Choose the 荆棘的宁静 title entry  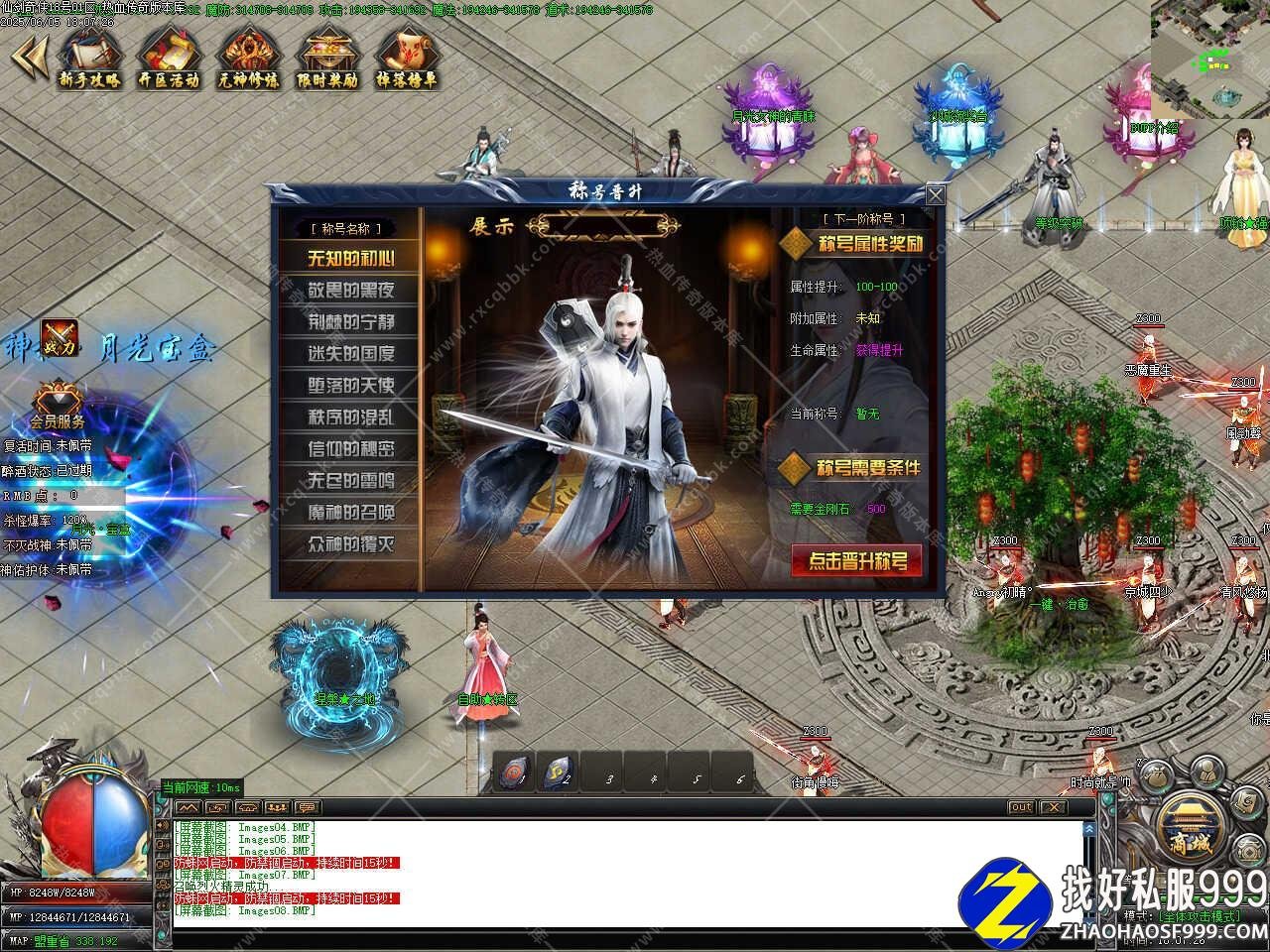click(350, 322)
